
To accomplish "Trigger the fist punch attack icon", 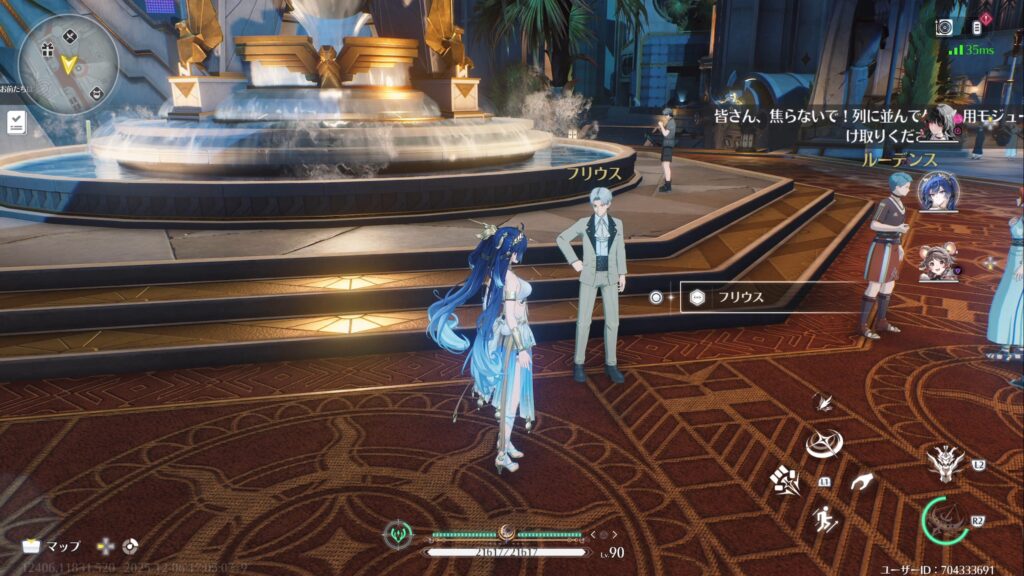I will tap(785, 480).
